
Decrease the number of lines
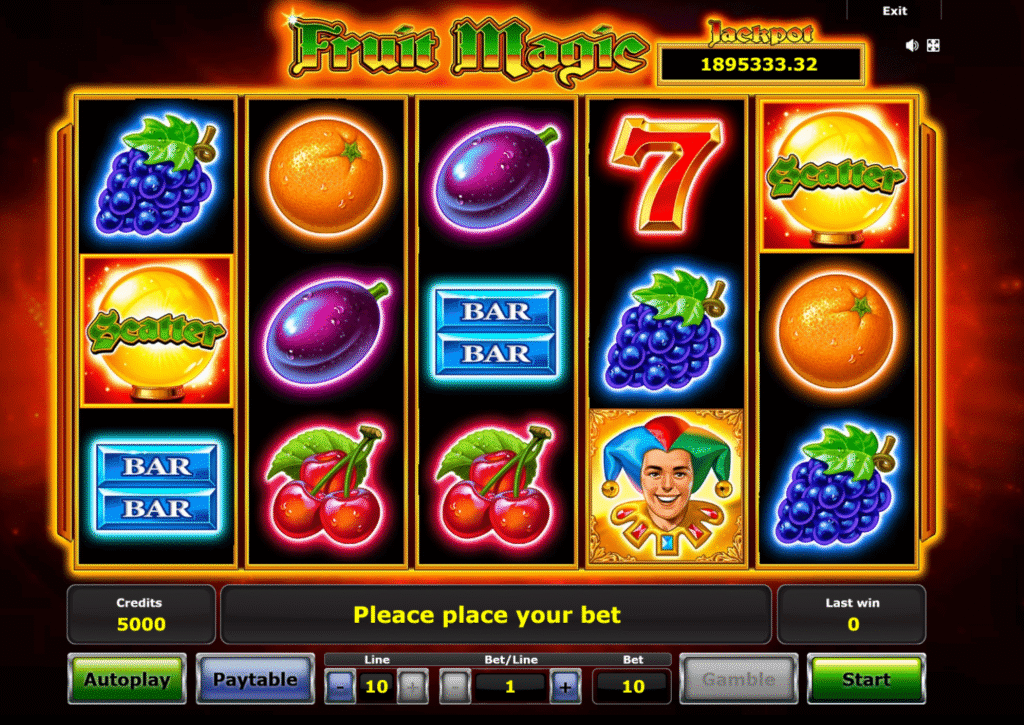[x=339, y=687]
